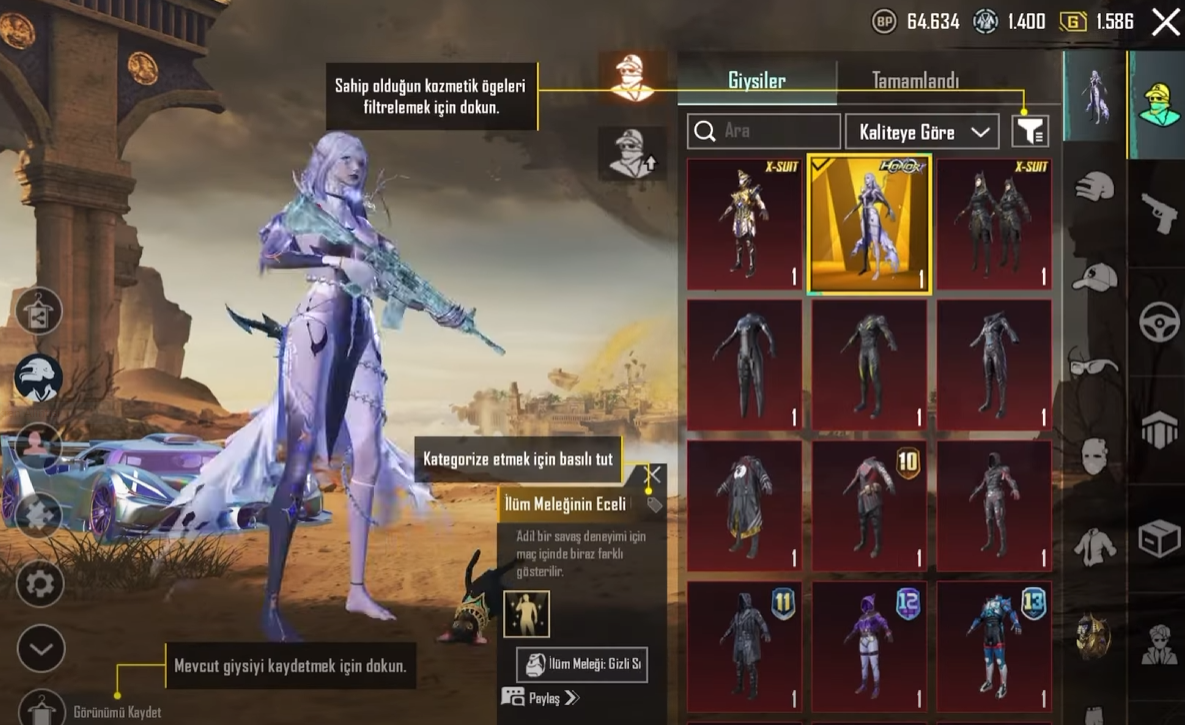Choose the level 13 blue armor outfit
This screenshot has height=725, width=1185.
click(993, 644)
